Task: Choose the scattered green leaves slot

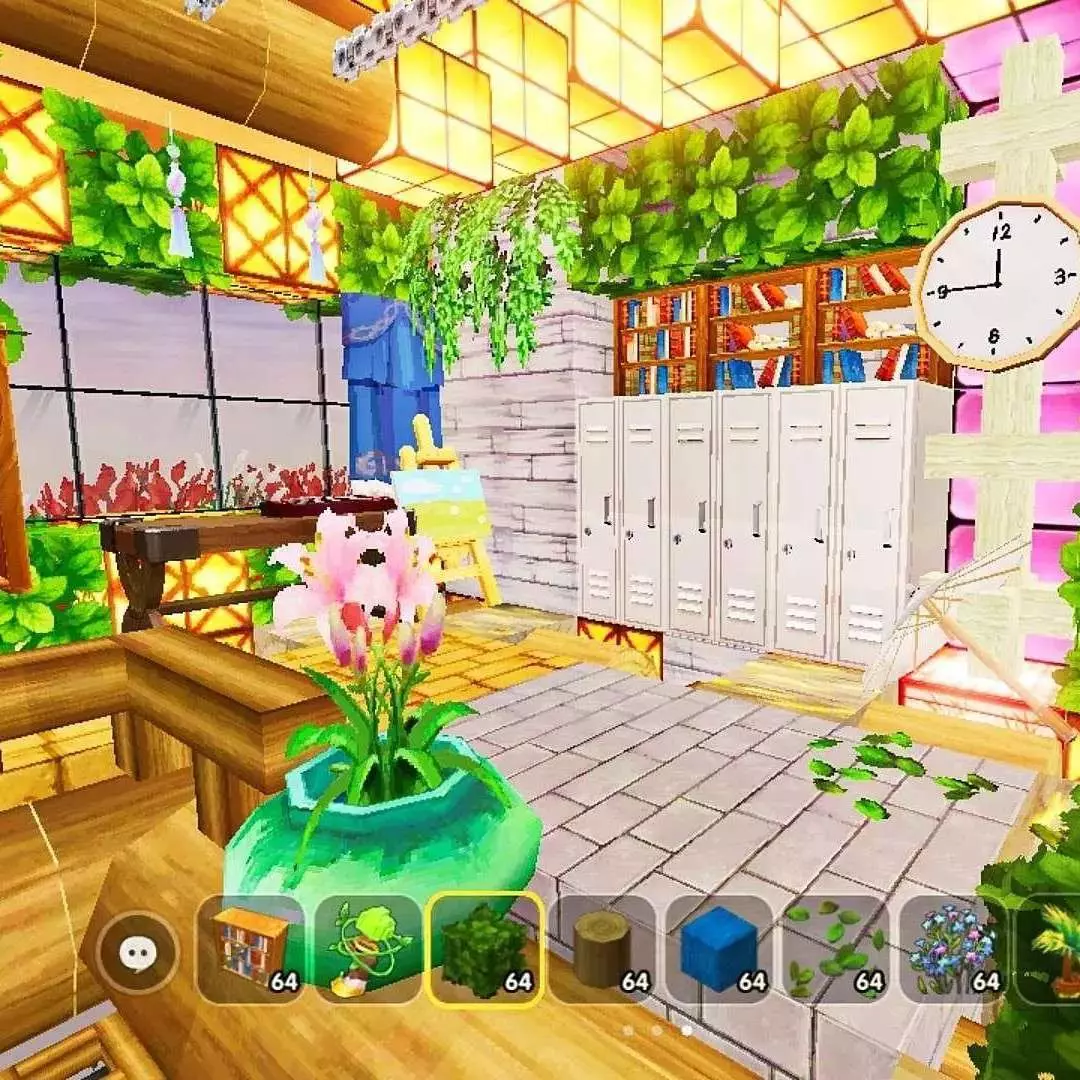Action: point(836,949)
